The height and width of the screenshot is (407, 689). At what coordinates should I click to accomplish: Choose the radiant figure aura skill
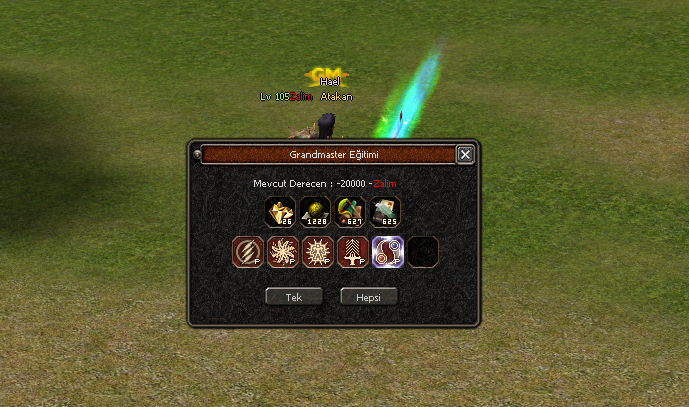318,252
